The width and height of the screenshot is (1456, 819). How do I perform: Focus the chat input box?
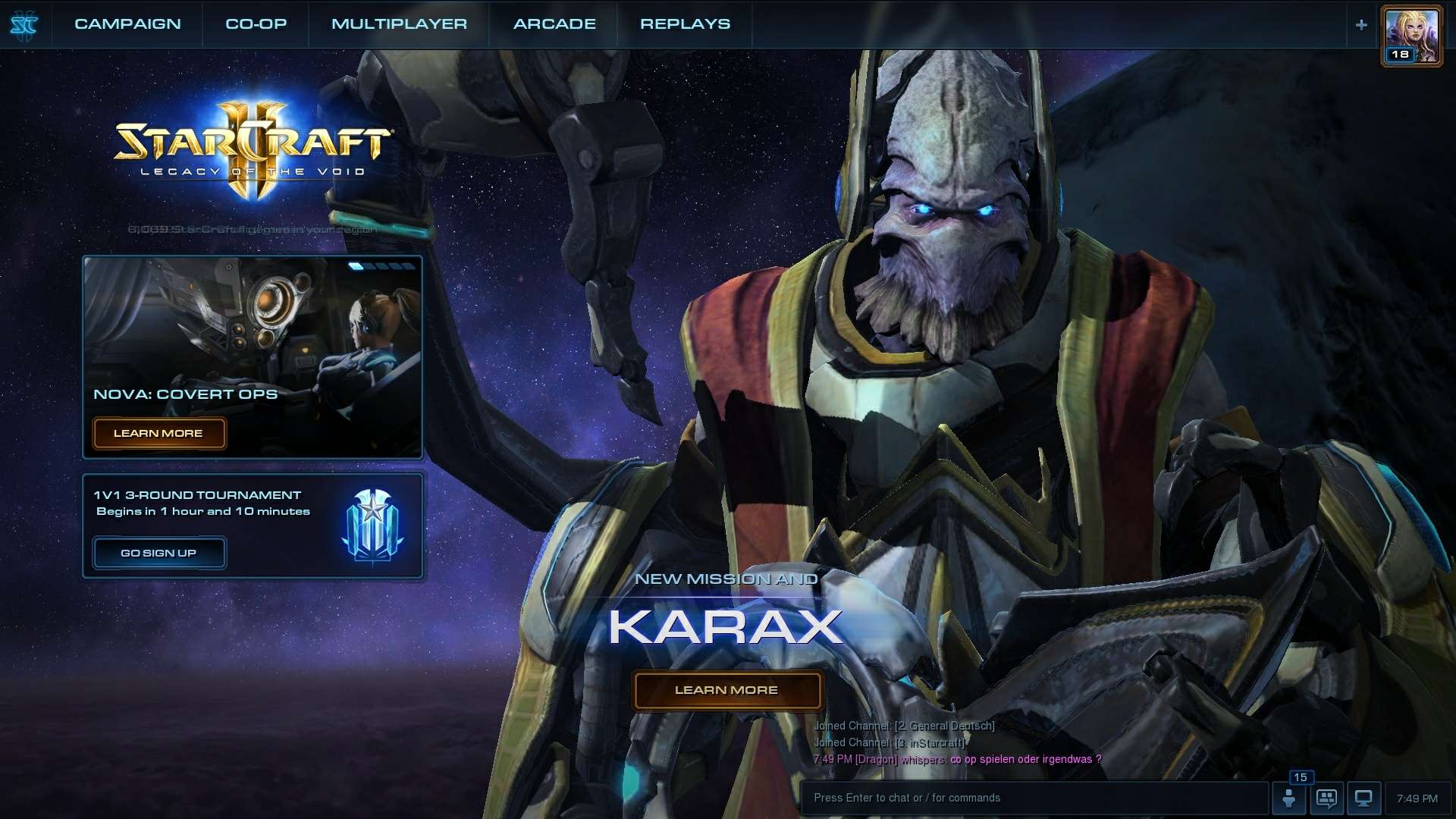[x=1031, y=798]
